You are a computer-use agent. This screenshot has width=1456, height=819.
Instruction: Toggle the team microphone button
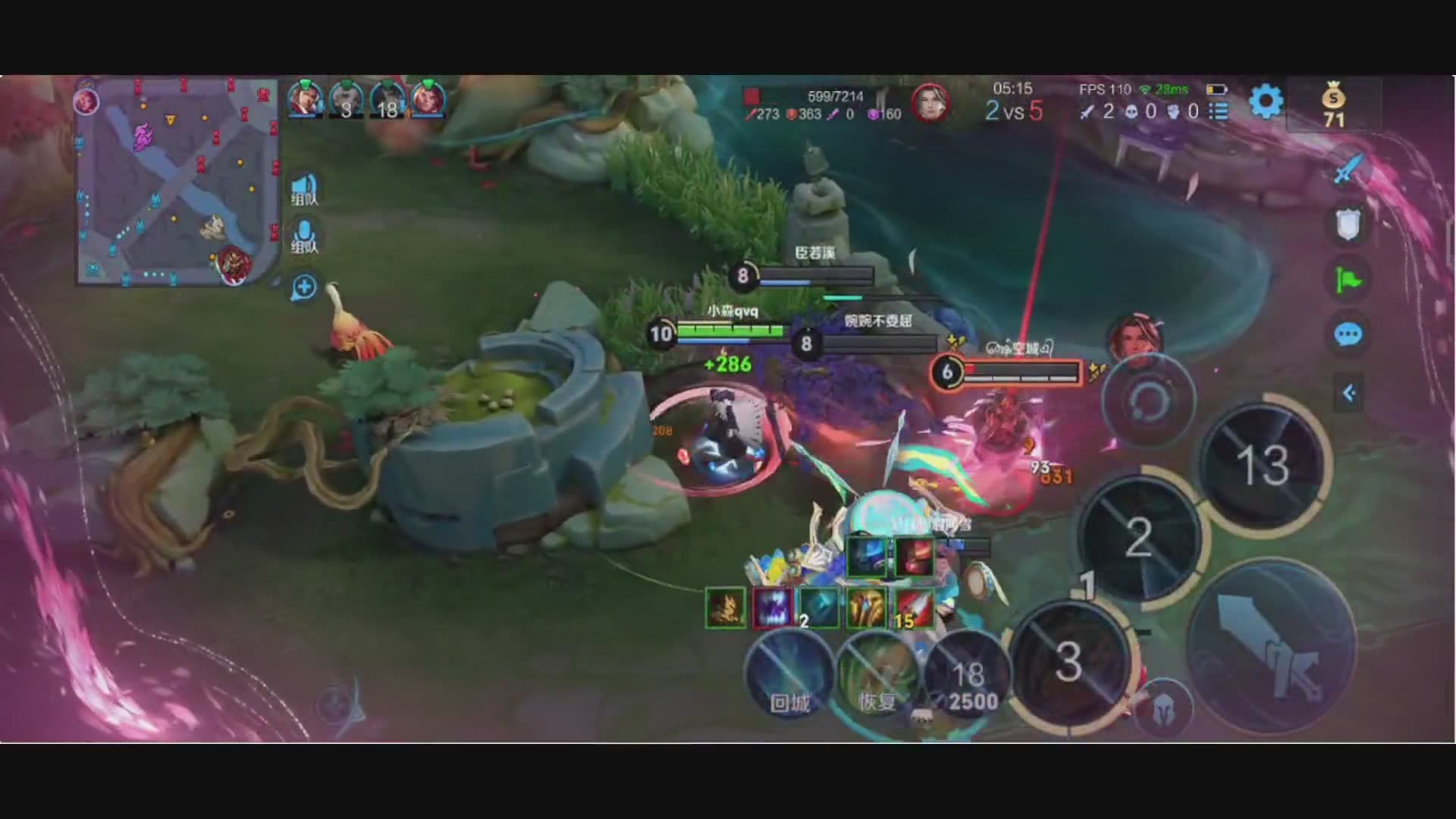pos(304,237)
